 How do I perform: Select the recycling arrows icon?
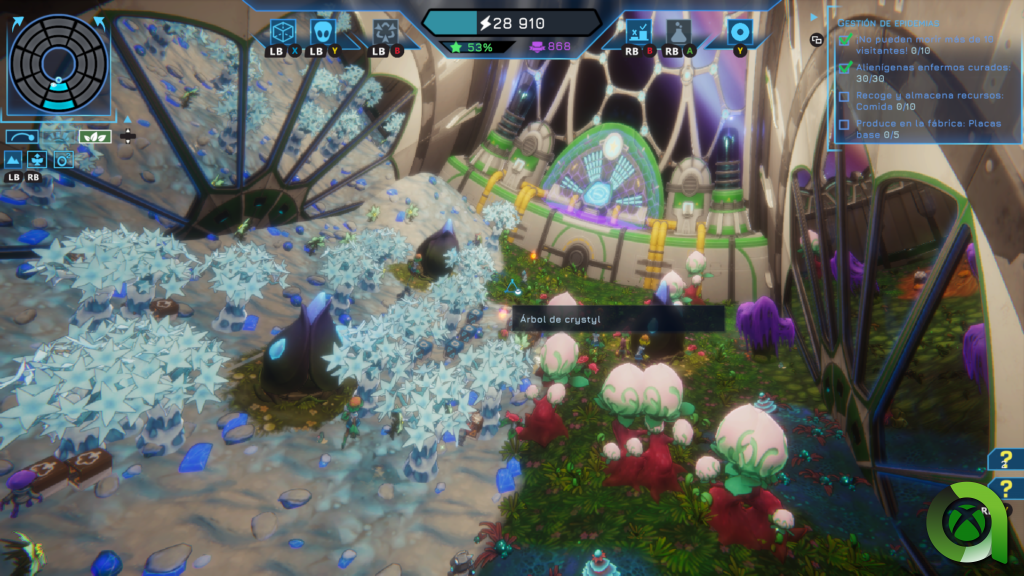[x=385, y=33]
